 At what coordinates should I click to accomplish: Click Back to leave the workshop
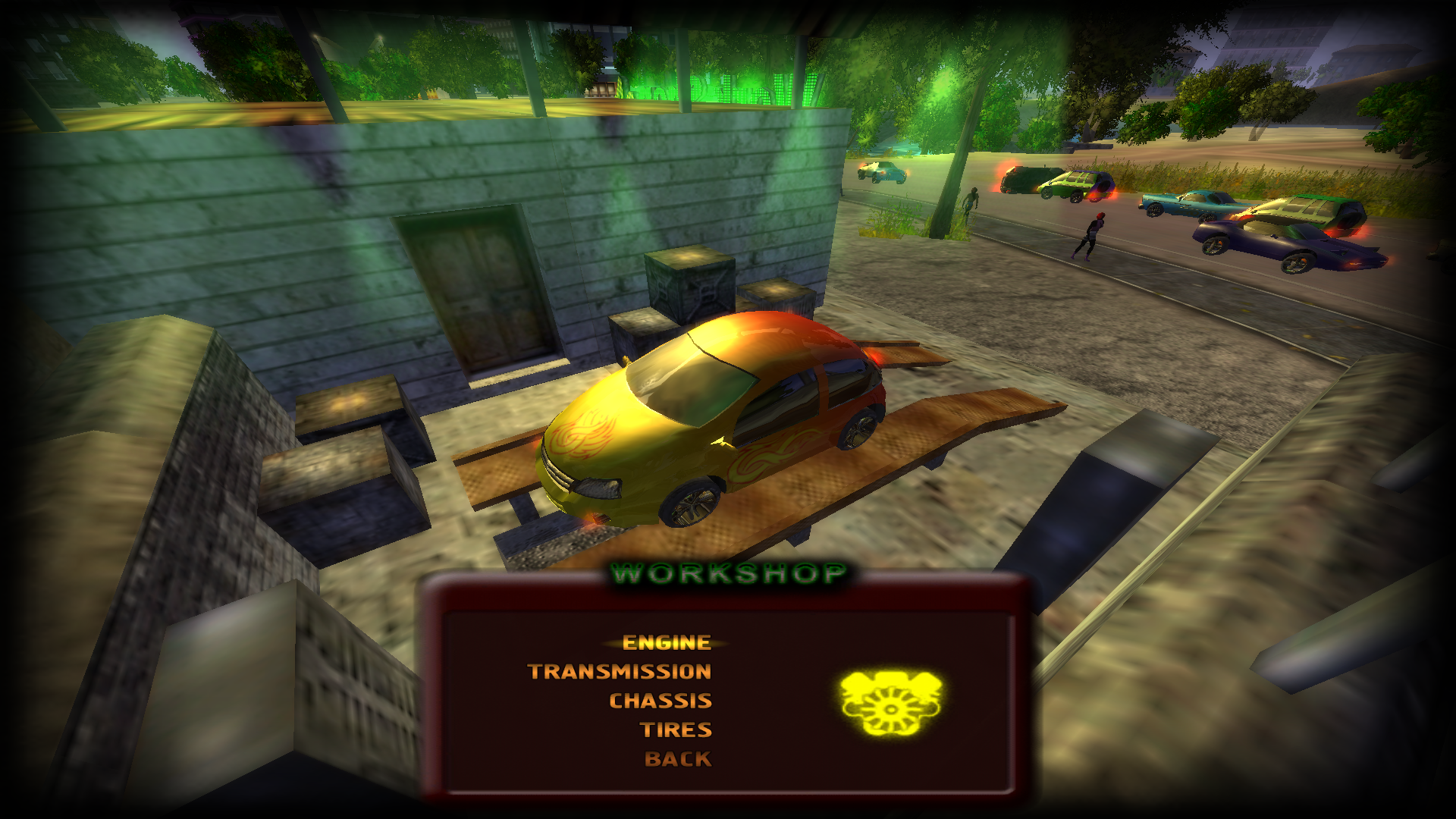[677, 759]
